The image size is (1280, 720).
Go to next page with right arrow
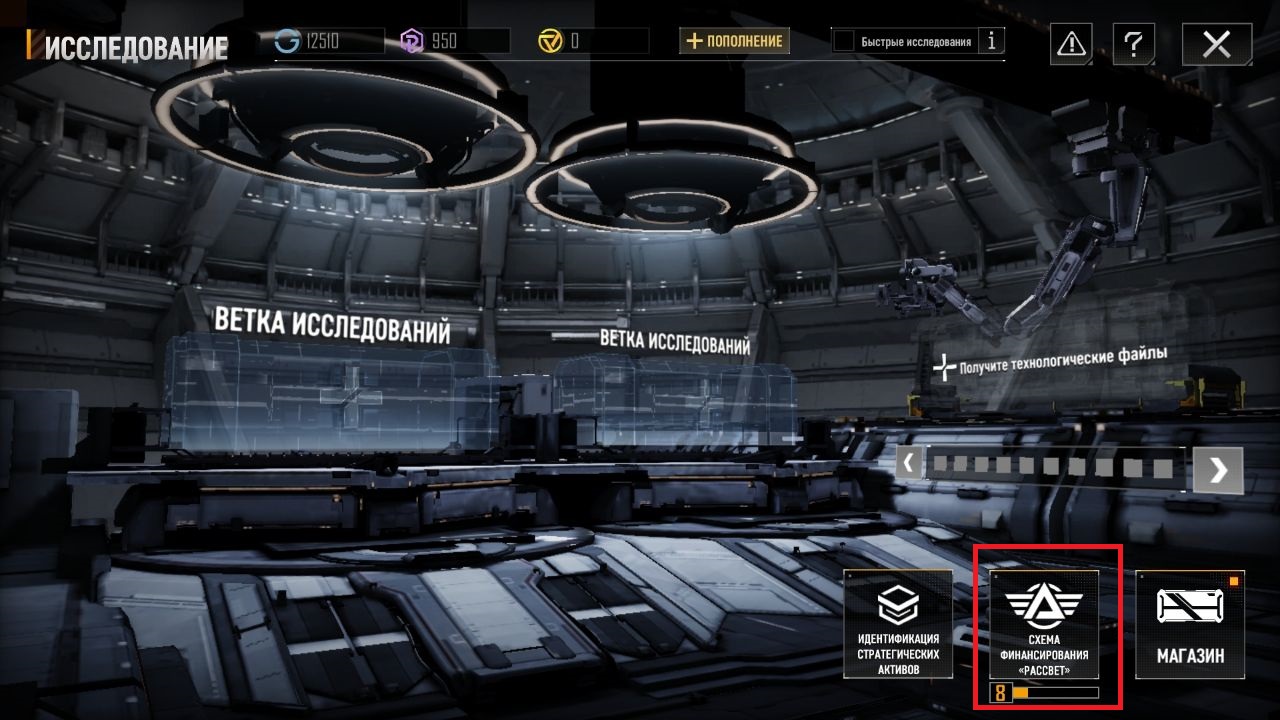(x=1217, y=470)
